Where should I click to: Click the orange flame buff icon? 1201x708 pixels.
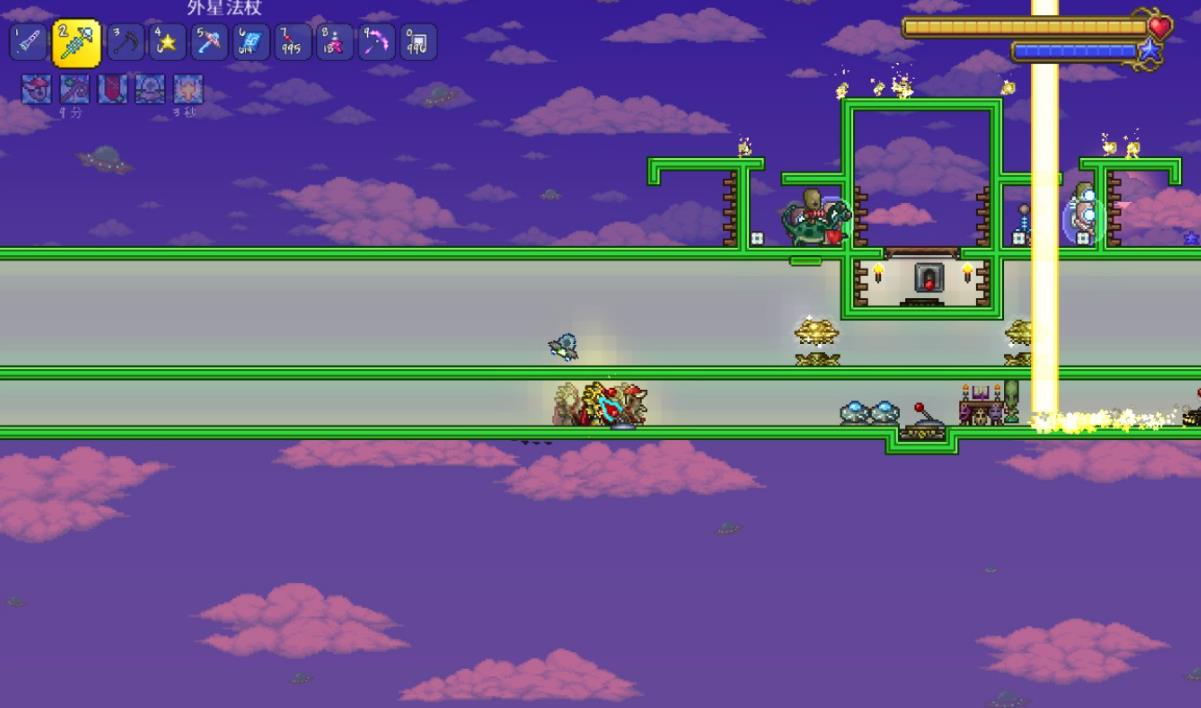(188, 89)
